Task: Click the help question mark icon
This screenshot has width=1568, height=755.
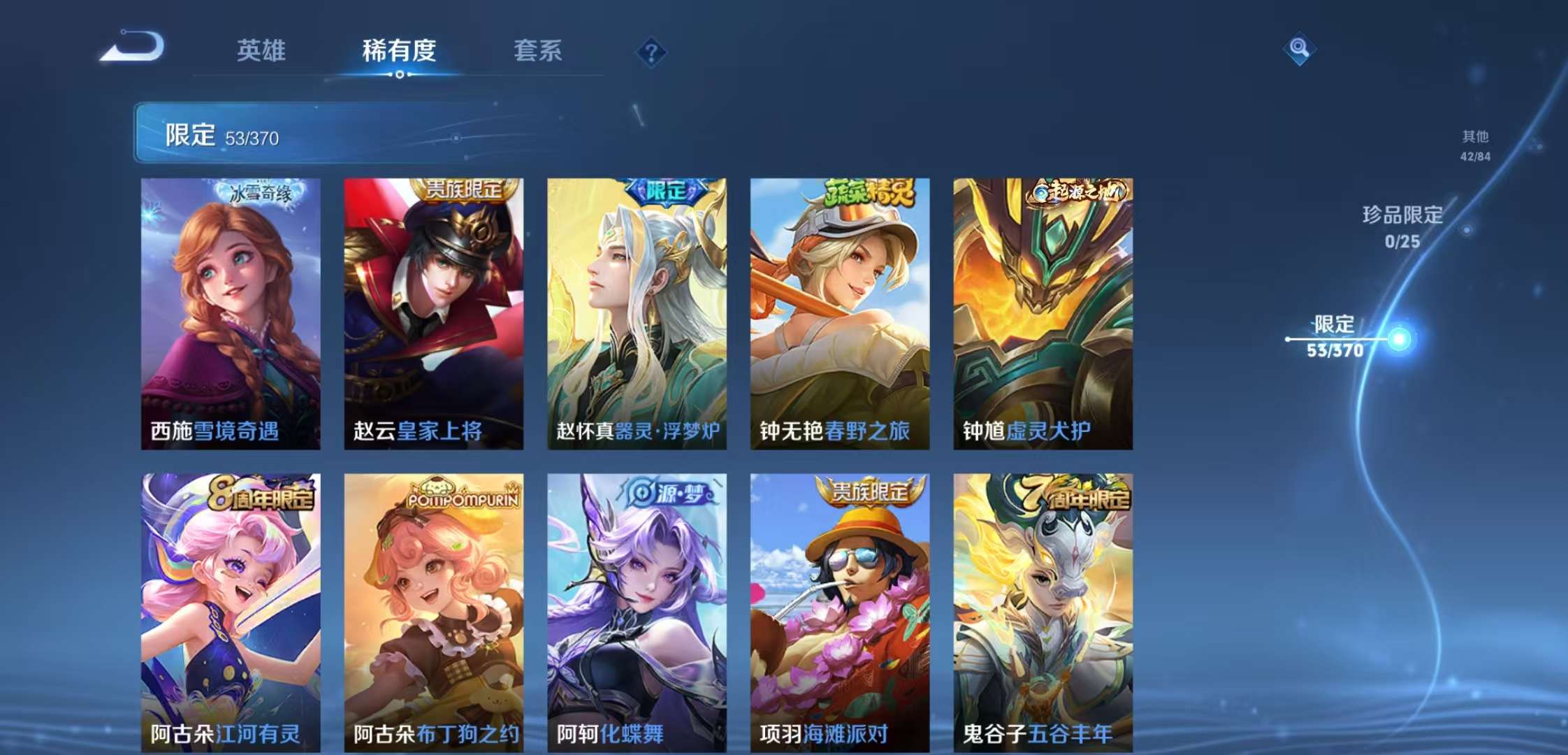Action: pos(651,52)
